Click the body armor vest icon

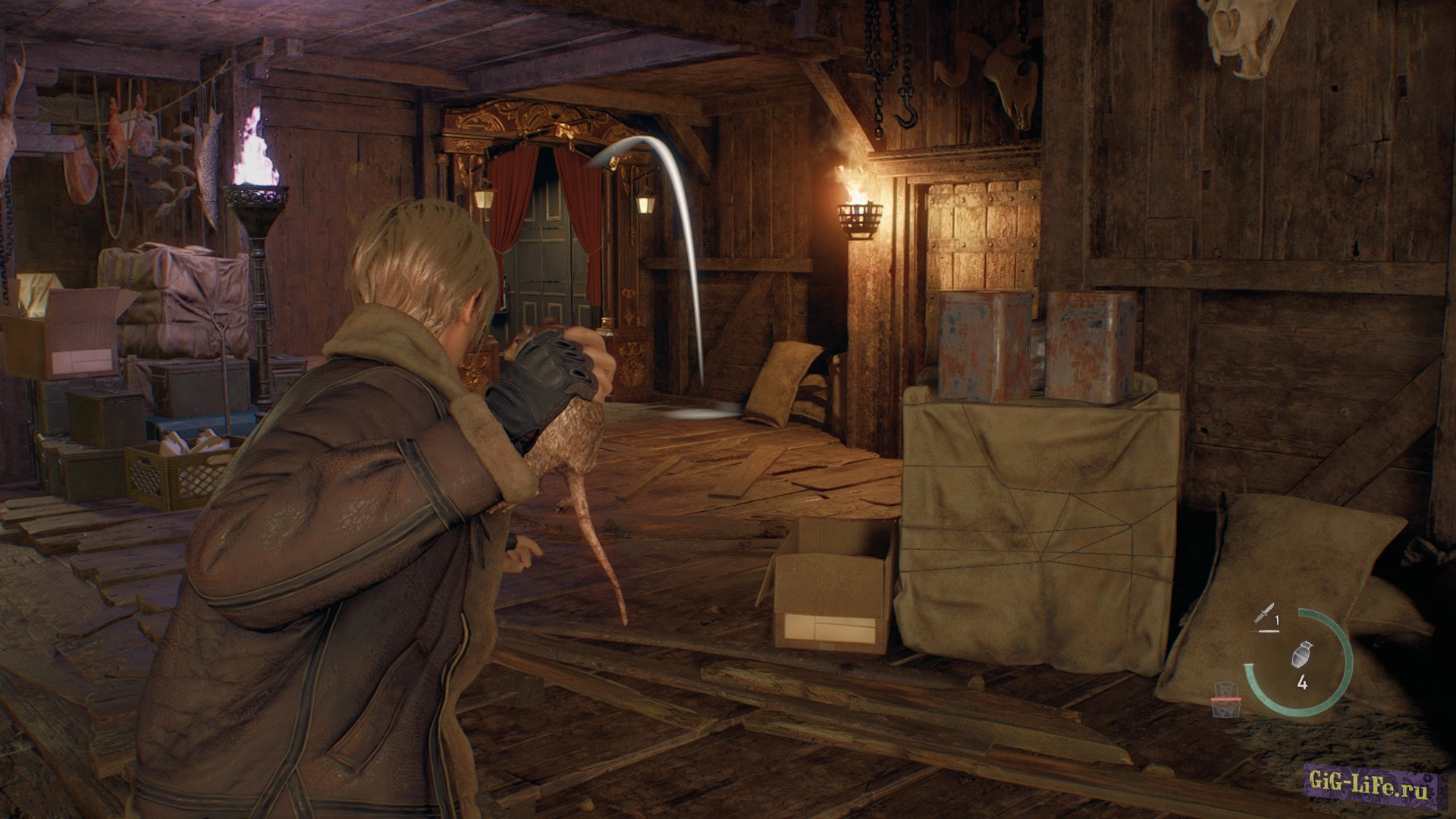click(x=1225, y=699)
